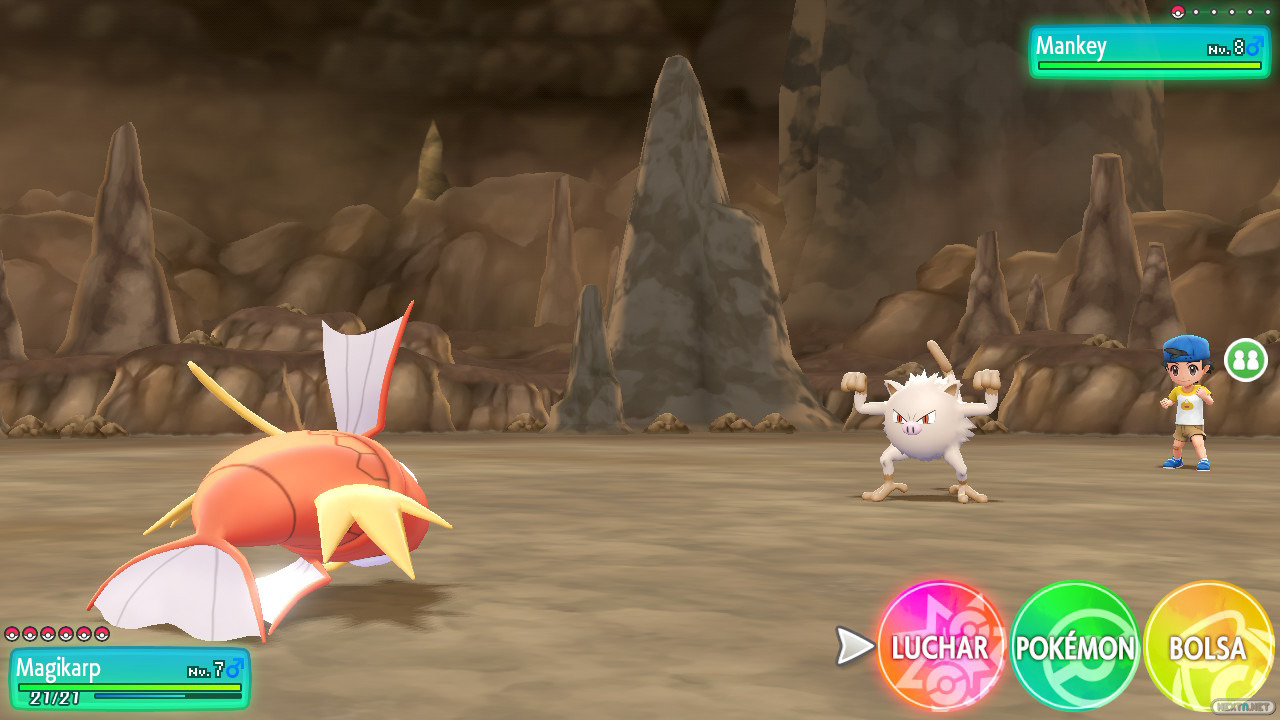Screen dimensions: 1280x720
Task: Click the green two-player support icon
Action: click(1245, 360)
